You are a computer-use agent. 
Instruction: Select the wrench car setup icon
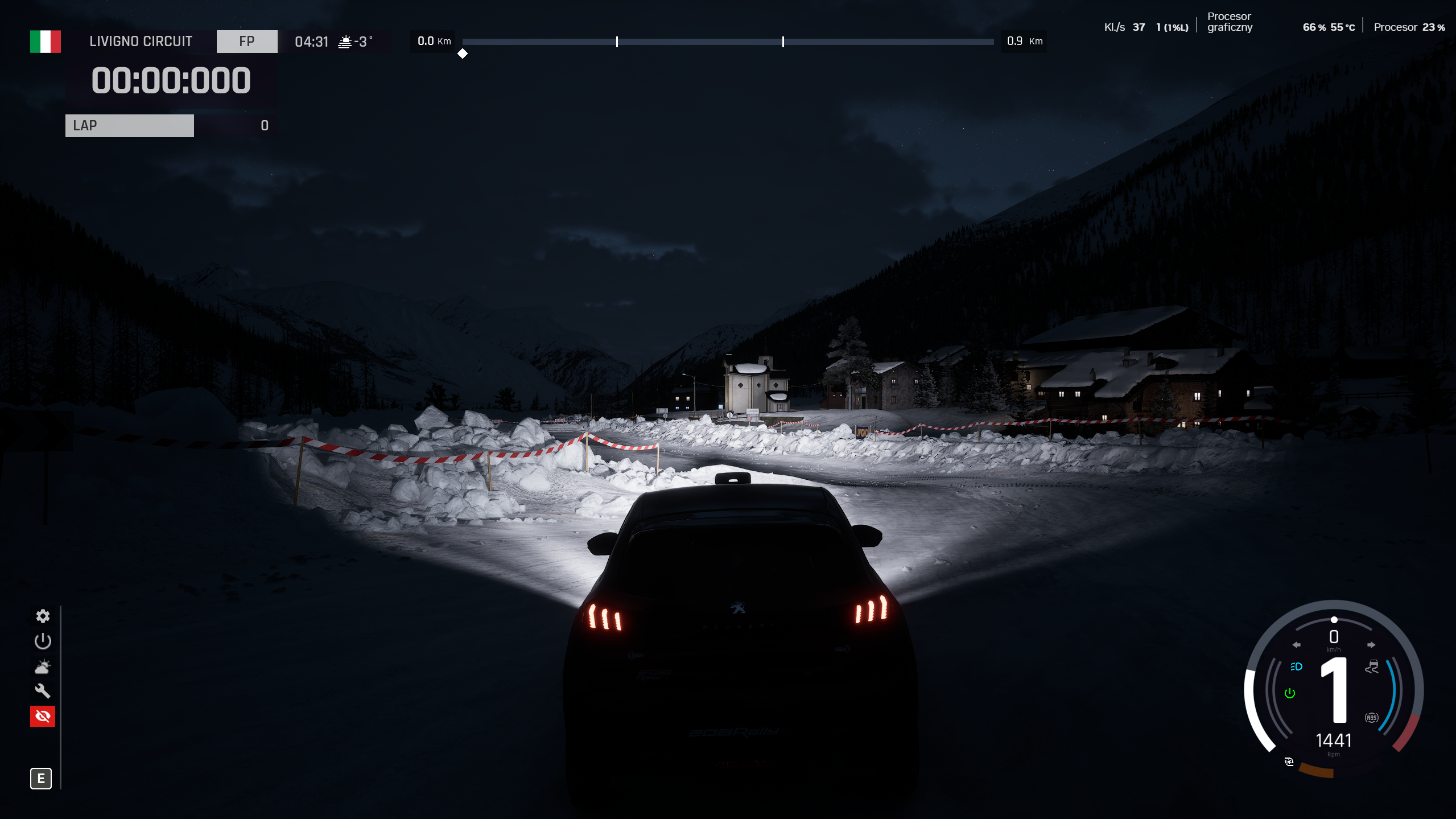pyautogui.click(x=43, y=691)
